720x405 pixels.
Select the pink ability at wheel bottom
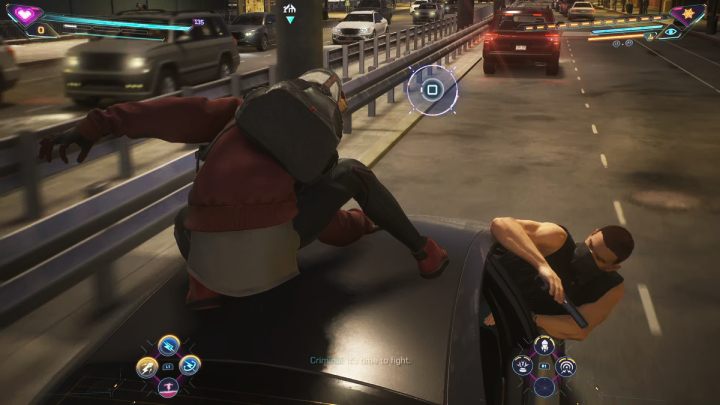[x=168, y=387]
